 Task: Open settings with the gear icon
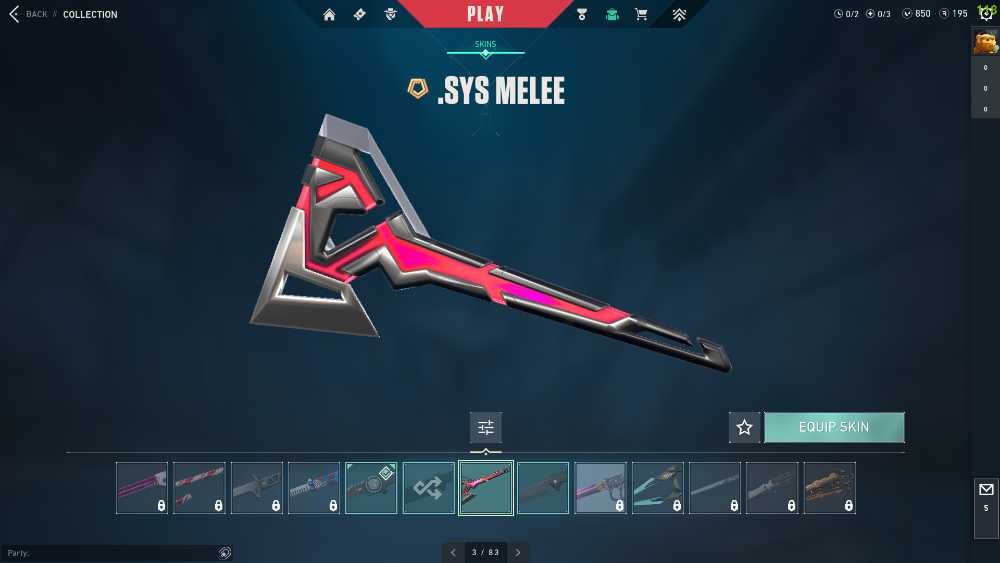(x=986, y=14)
